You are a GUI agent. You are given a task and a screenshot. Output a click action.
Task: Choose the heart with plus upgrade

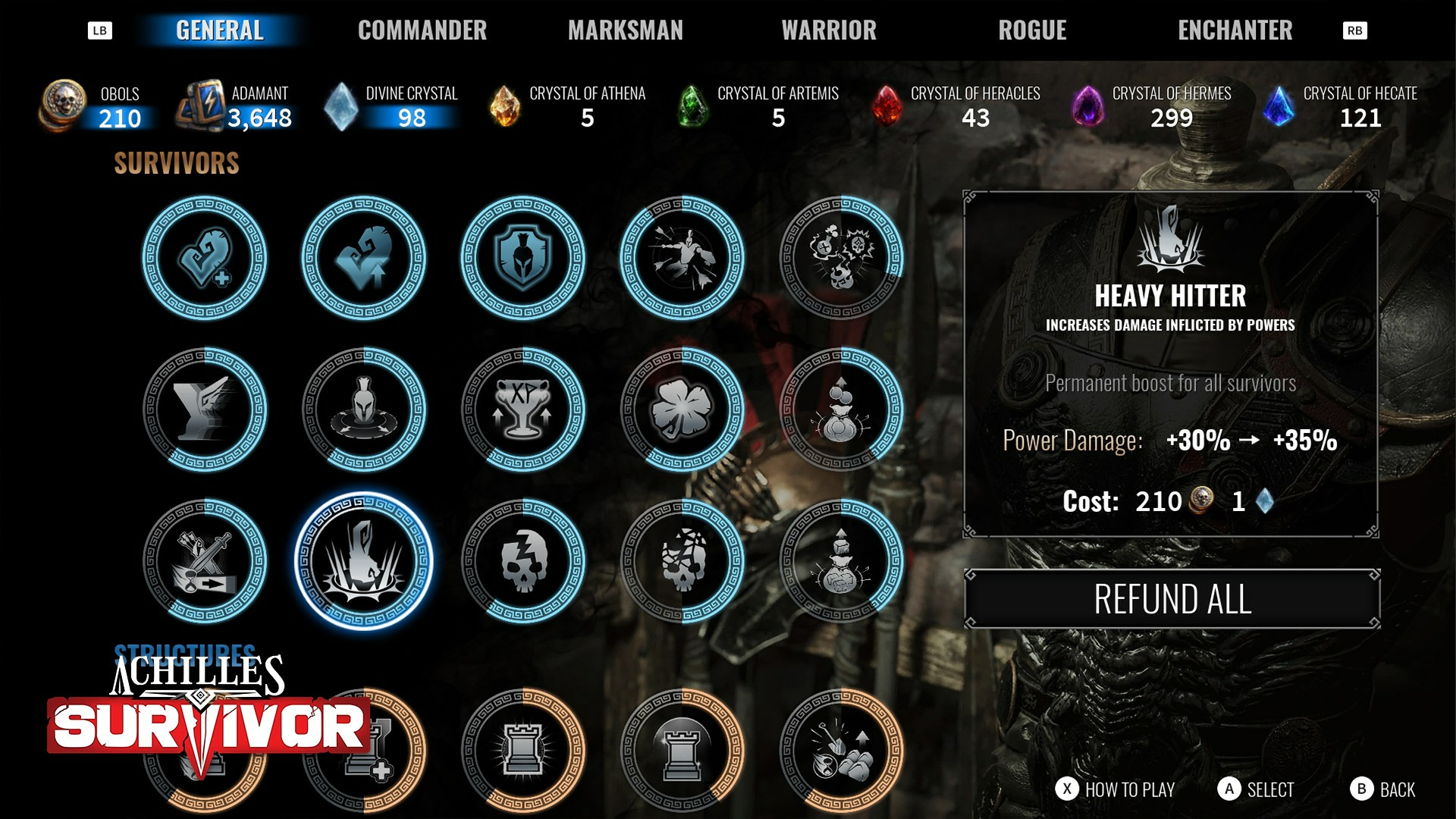[x=205, y=258]
